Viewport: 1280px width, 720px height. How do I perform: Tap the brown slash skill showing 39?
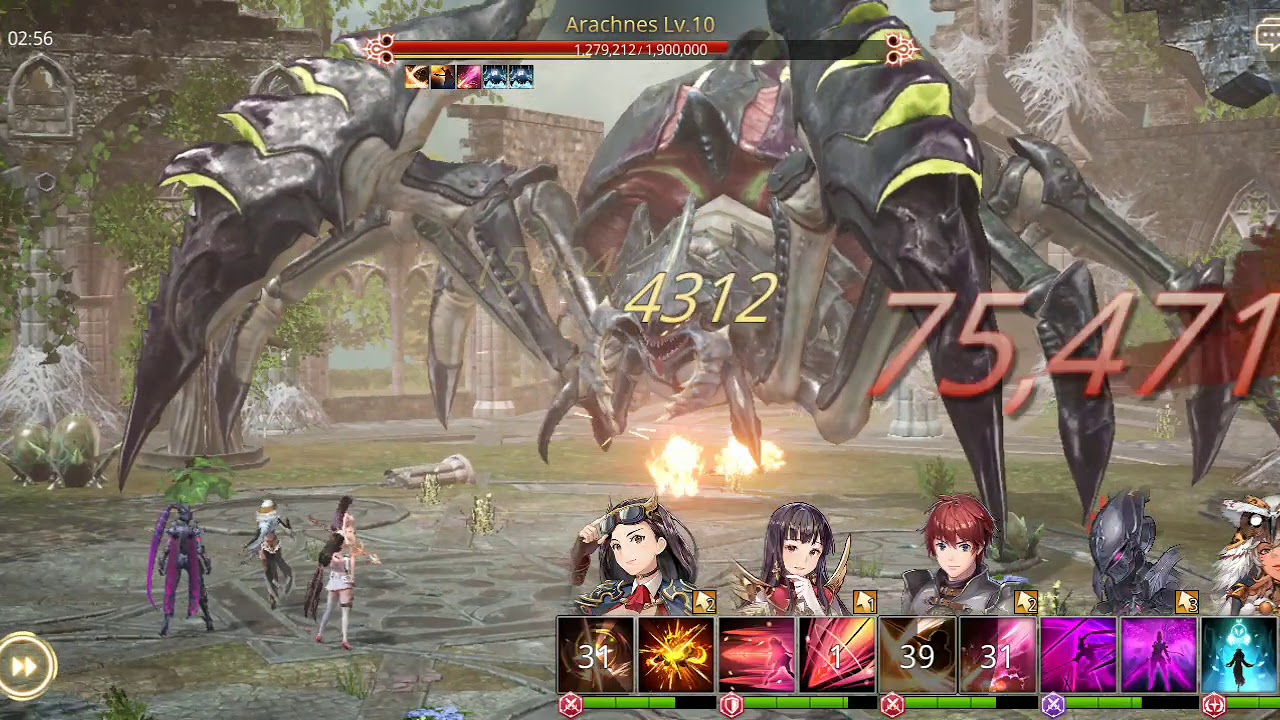tap(917, 655)
